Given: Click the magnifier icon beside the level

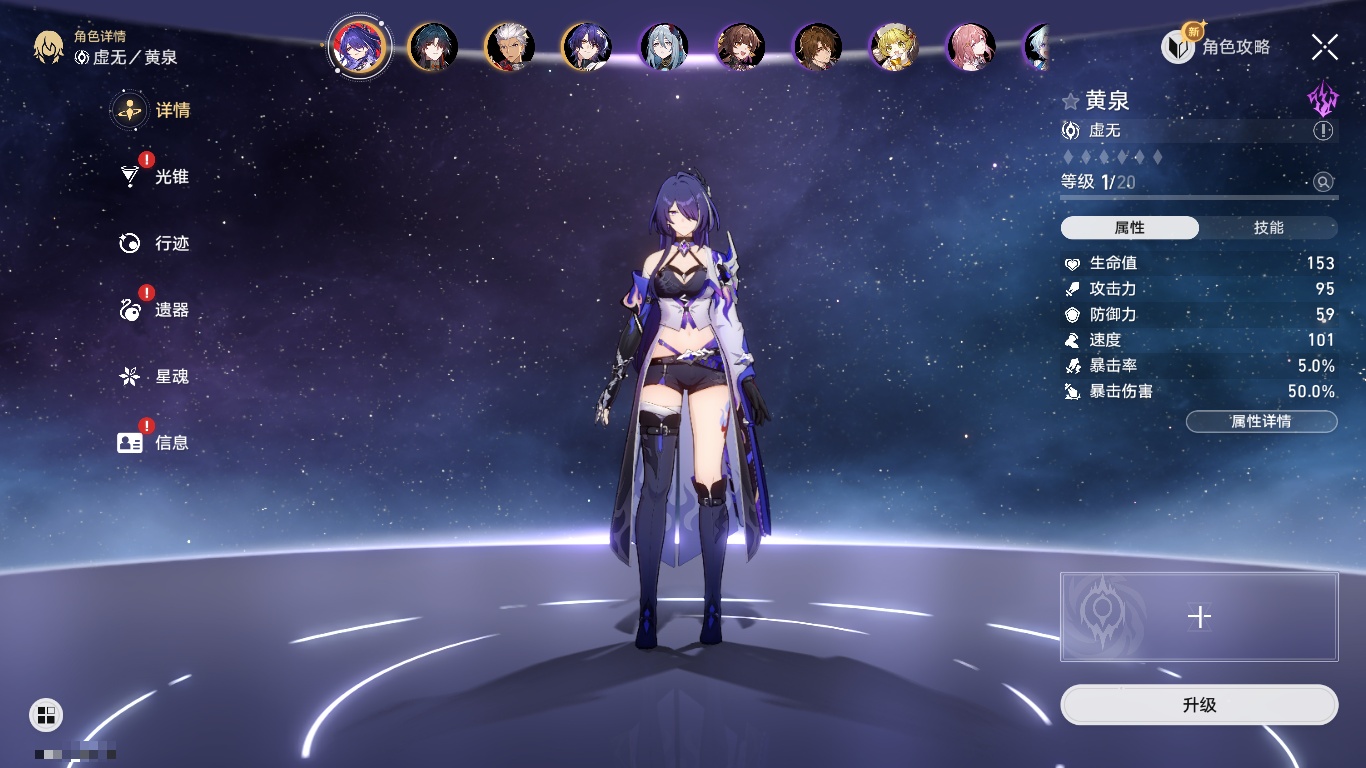Looking at the screenshot, I should (x=1323, y=182).
